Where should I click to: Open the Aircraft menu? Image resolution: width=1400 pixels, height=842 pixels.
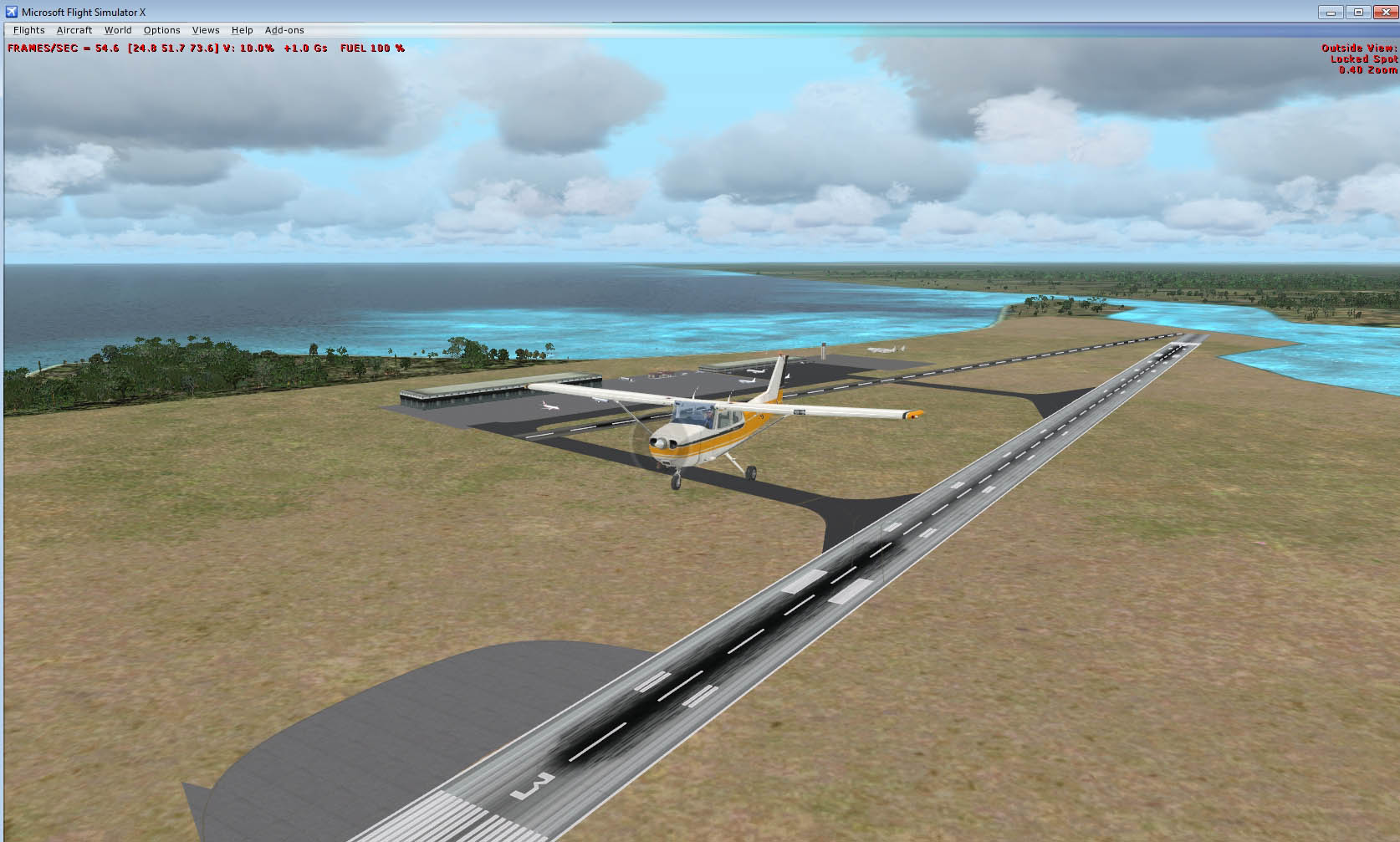pyautogui.click(x=74, y=30)
